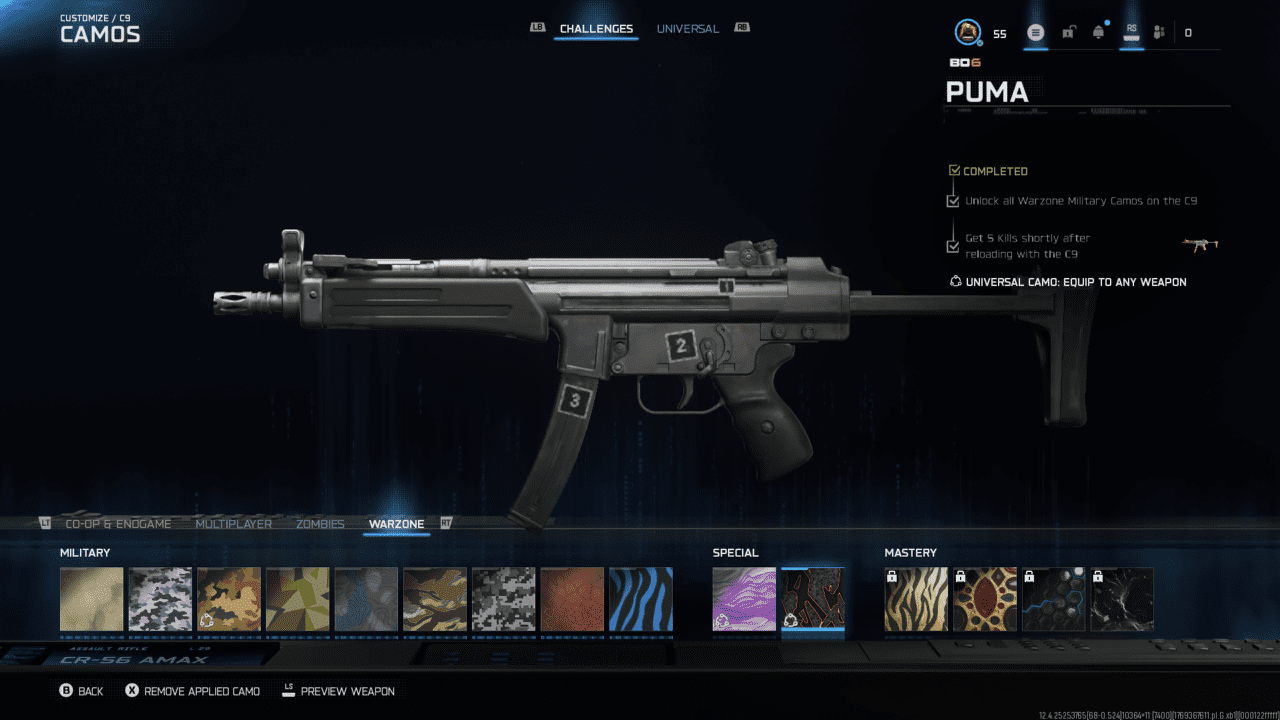Choose the purple wave special camo

[x=744, y=599]
